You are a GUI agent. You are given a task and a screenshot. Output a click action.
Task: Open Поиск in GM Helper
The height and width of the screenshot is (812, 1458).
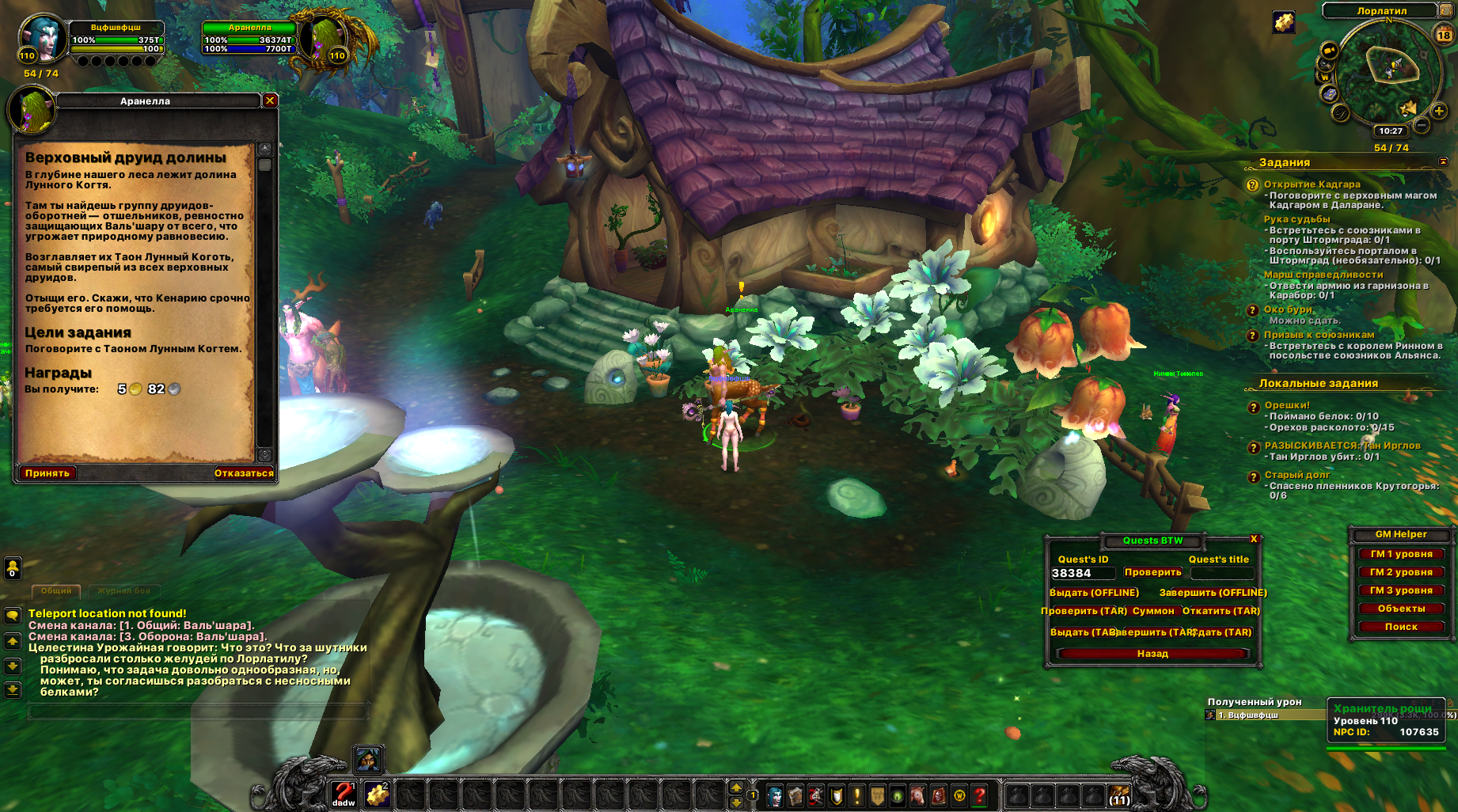[x=1401, y=627]
